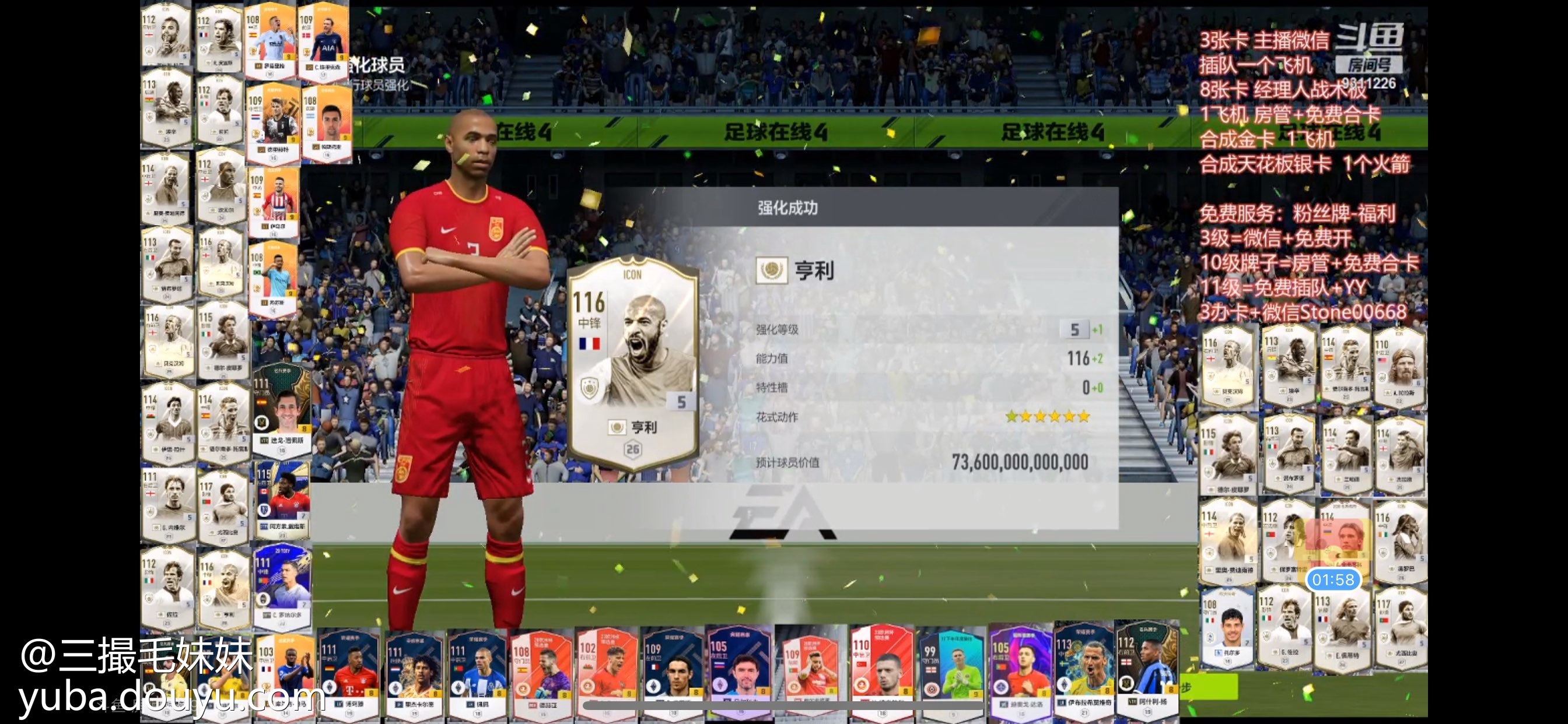Tap the blue 01:58 timer bubble
1568x724 pixels.
[1332, 579]
